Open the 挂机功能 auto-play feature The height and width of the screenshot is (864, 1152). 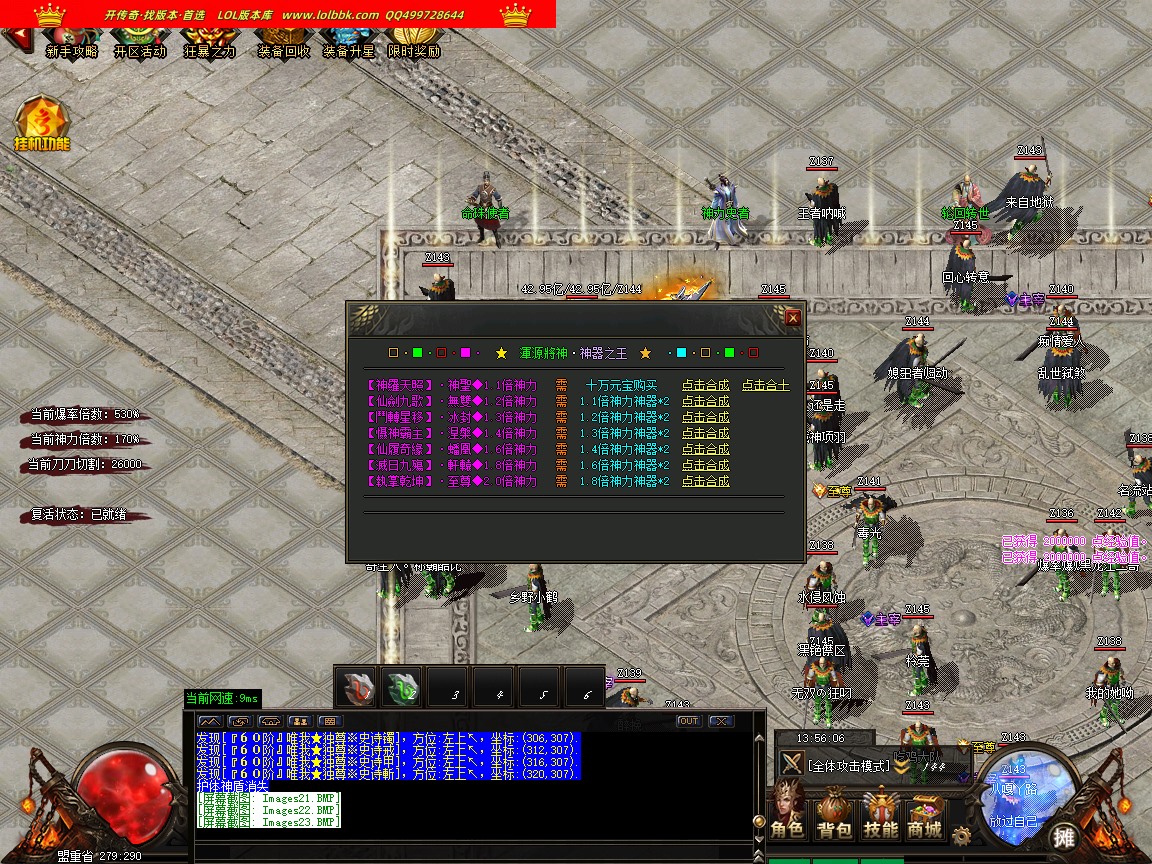click(x=42, y=125)
